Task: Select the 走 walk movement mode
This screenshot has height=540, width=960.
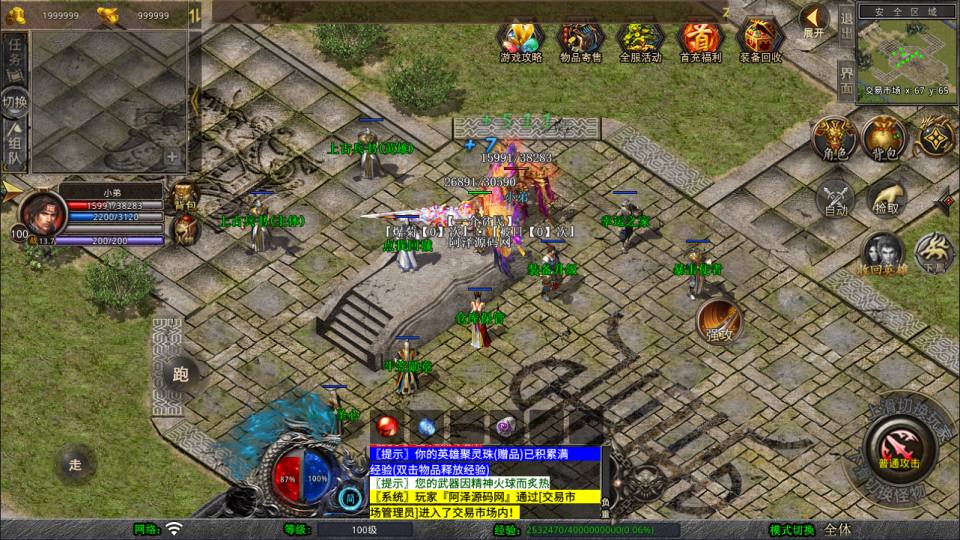Action: 75,463
